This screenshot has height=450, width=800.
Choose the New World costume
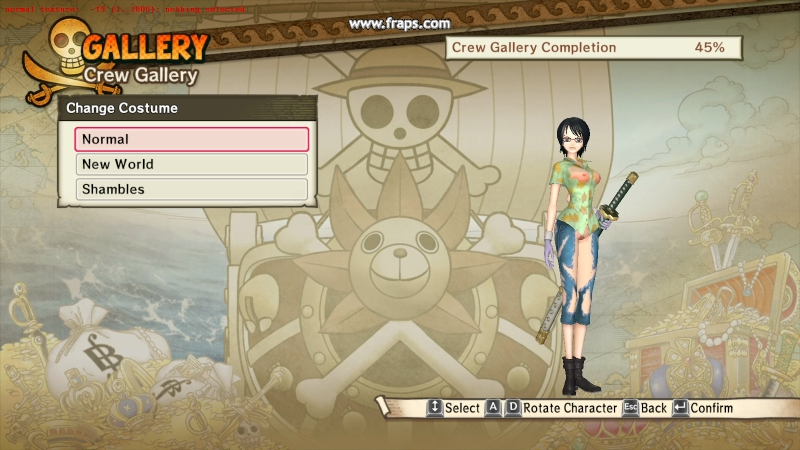pos(191,164)
